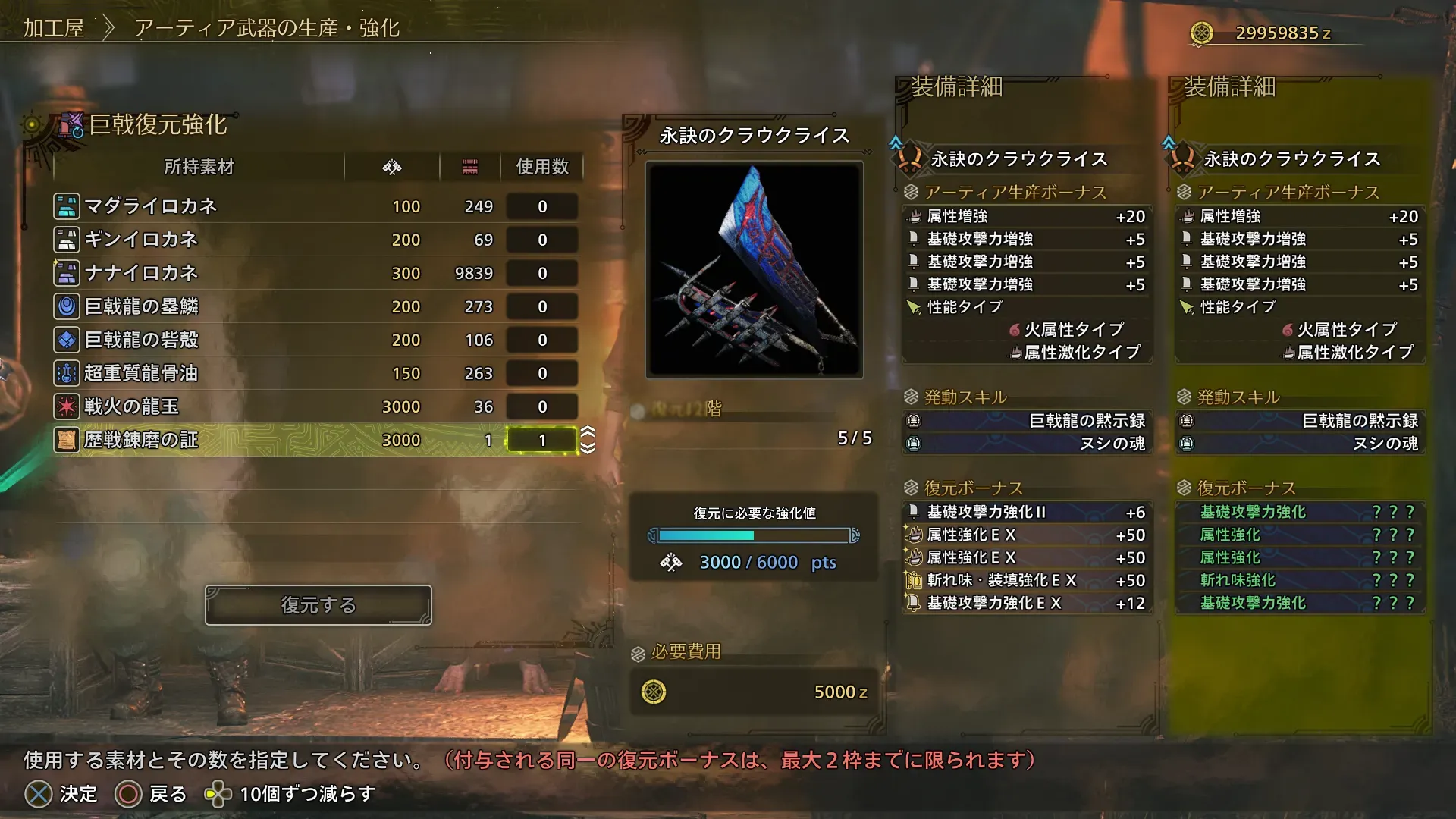Click the 永訣のクラウクライス weapon thumbnail
Viewport: 1456px width, 819px height.
pyautogui.click(x=754, y=271)
